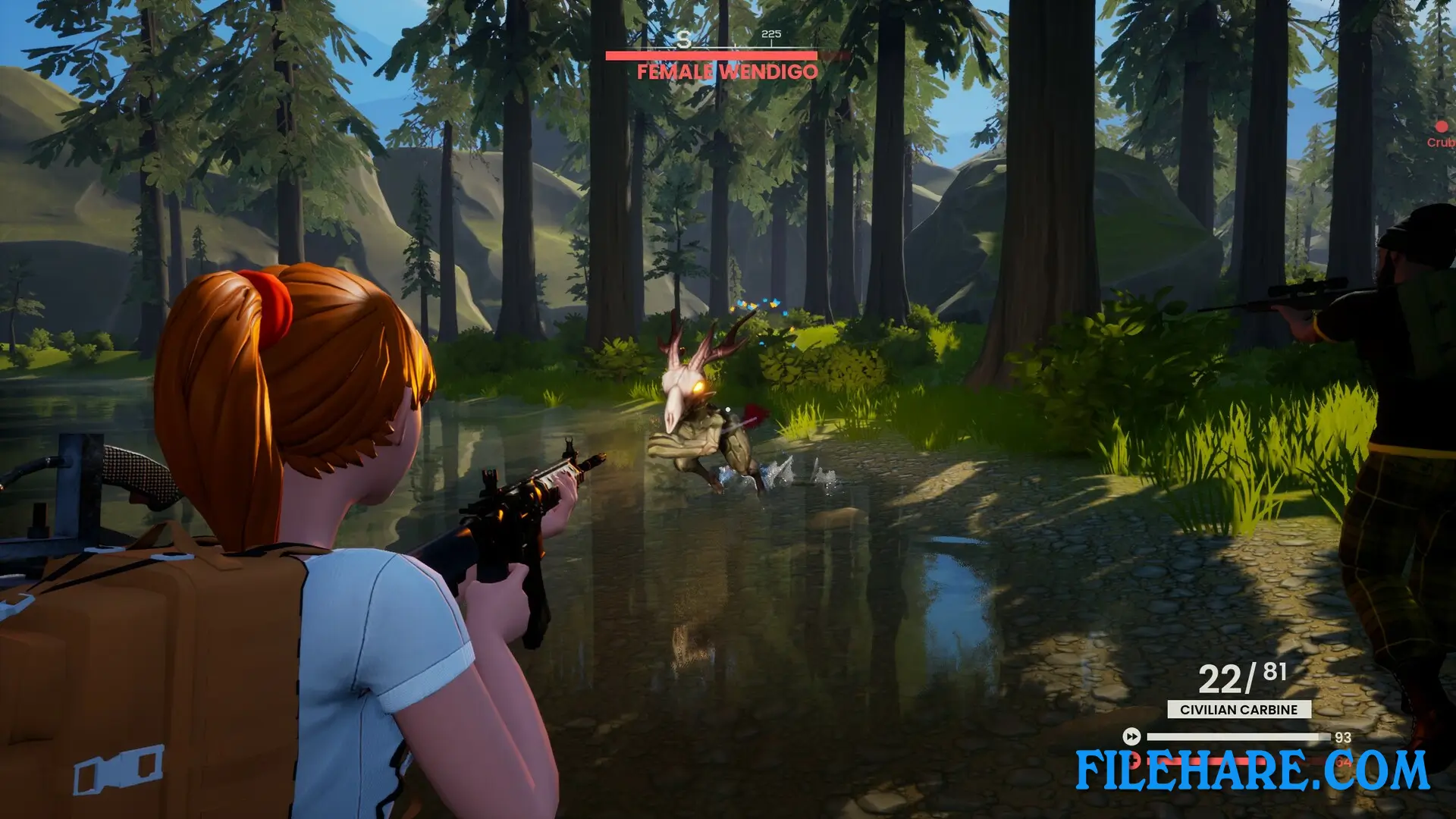
Task: Click the red teammate marker dot
Action: tap(1441, 127)
